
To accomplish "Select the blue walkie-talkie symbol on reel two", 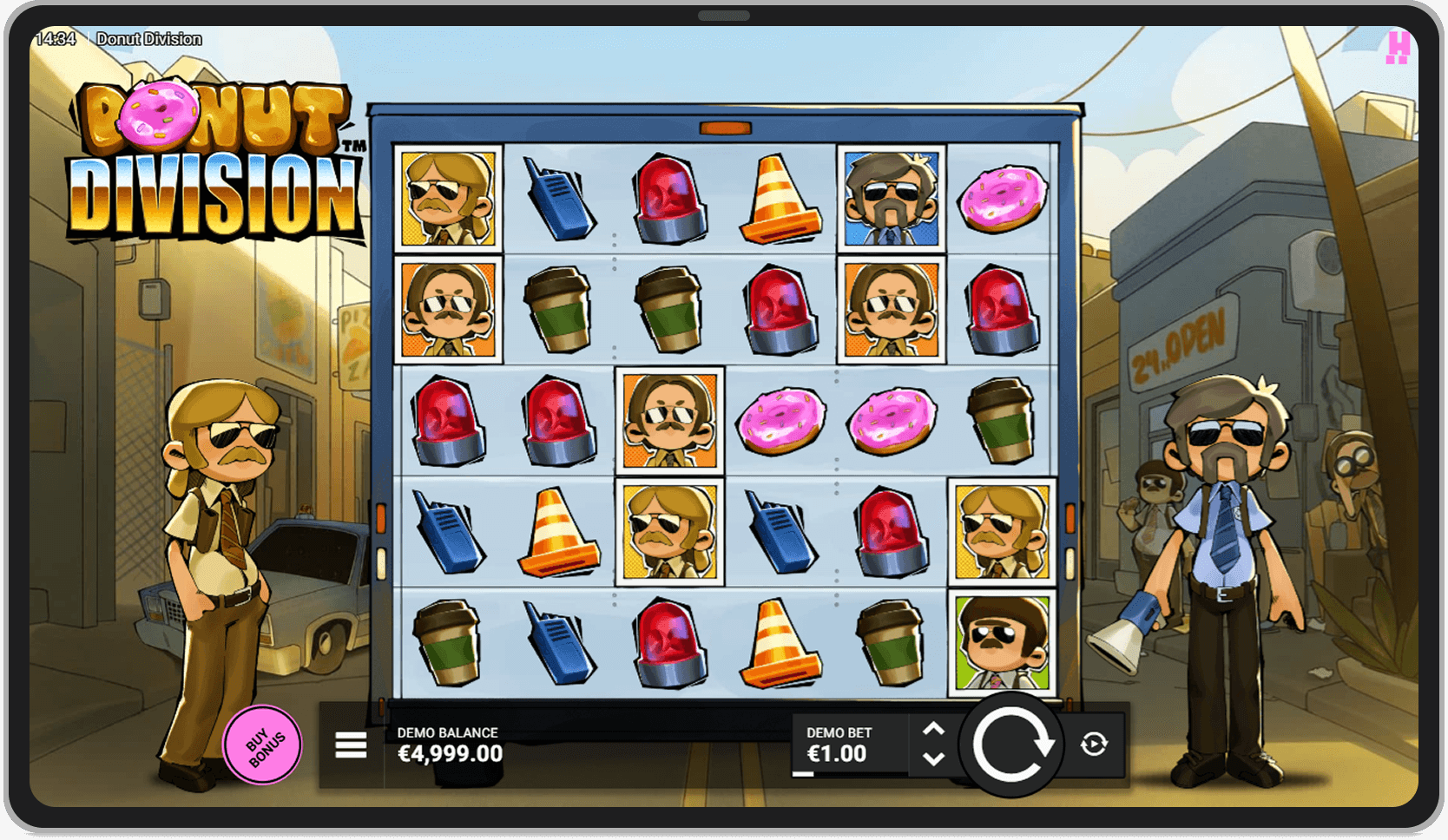I will tap(558, 198).
